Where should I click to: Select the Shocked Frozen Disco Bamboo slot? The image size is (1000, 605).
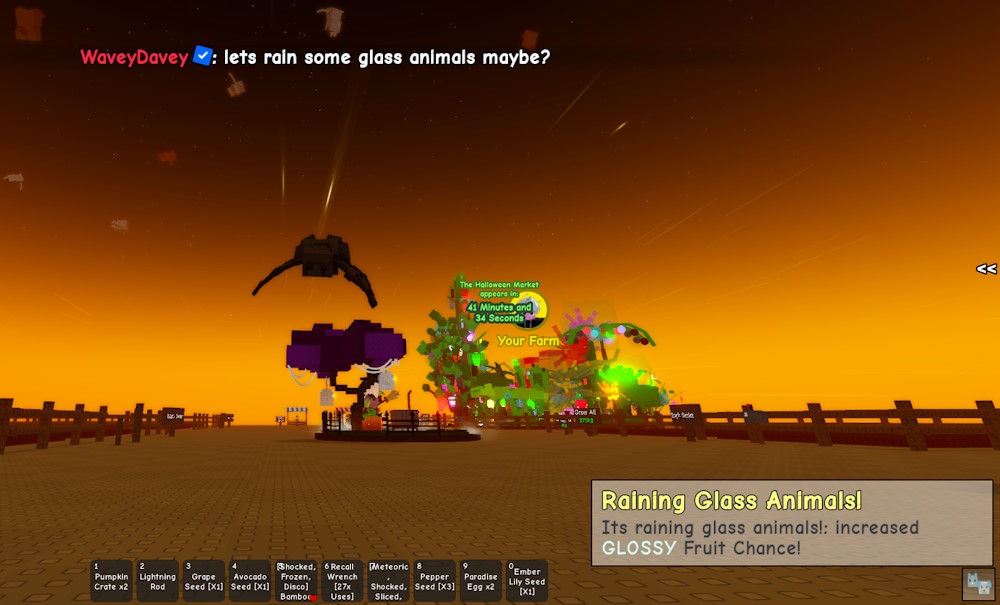(x=296, y=581)
